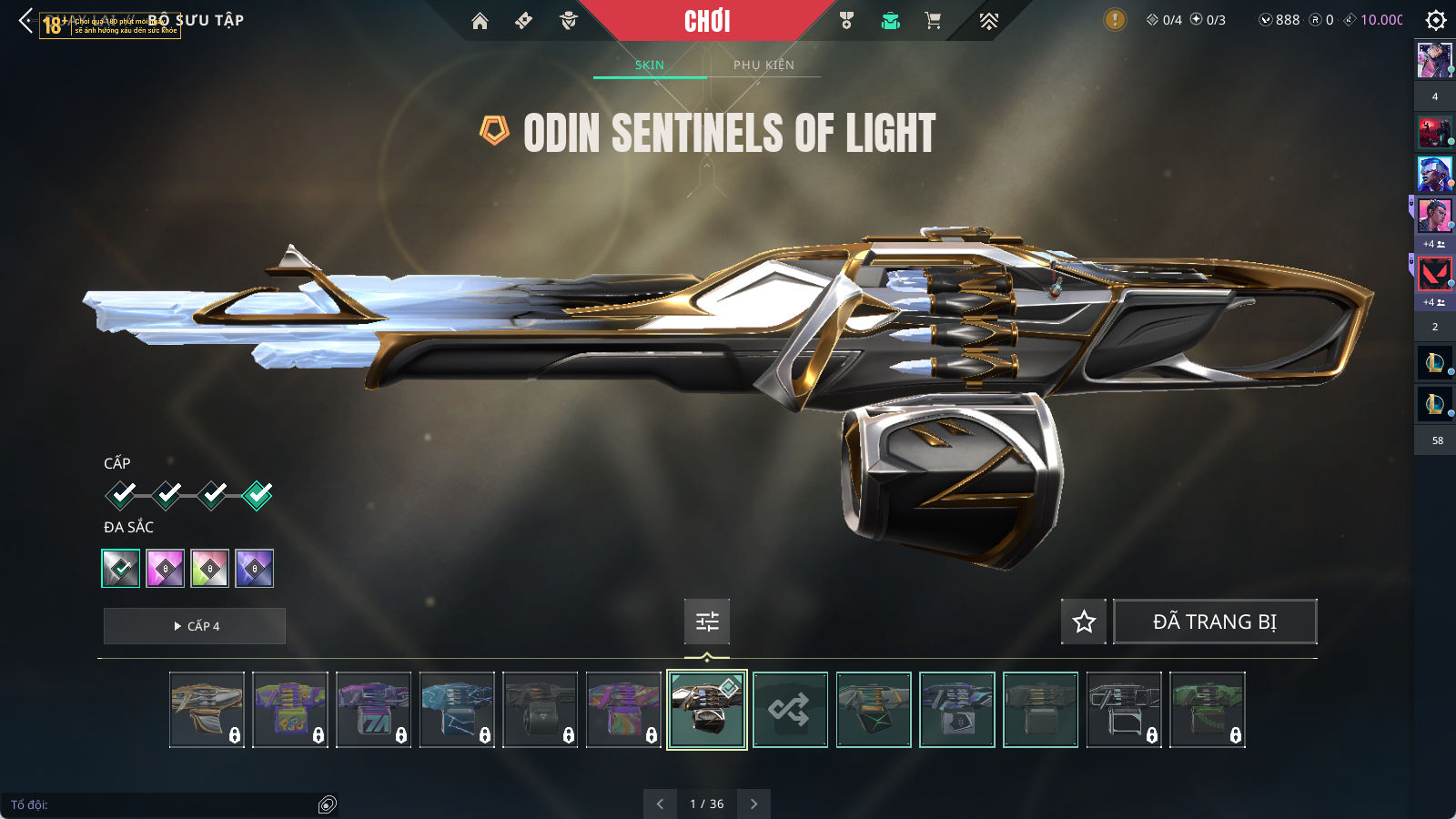Open the home screen icon
The image size is (1456, 819).
point(480,21)
